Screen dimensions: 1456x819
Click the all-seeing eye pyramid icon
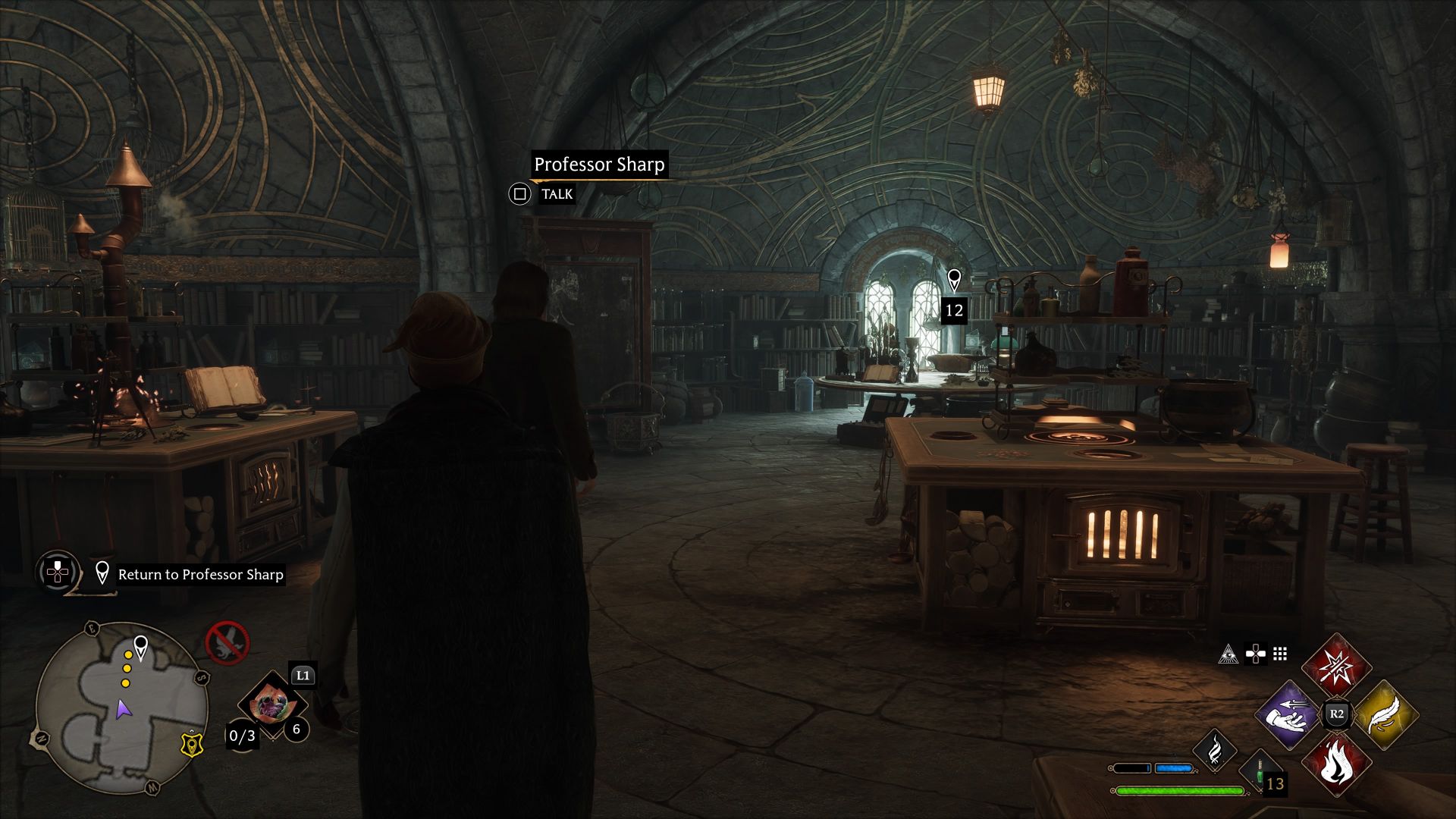[x=1228, y=654]
